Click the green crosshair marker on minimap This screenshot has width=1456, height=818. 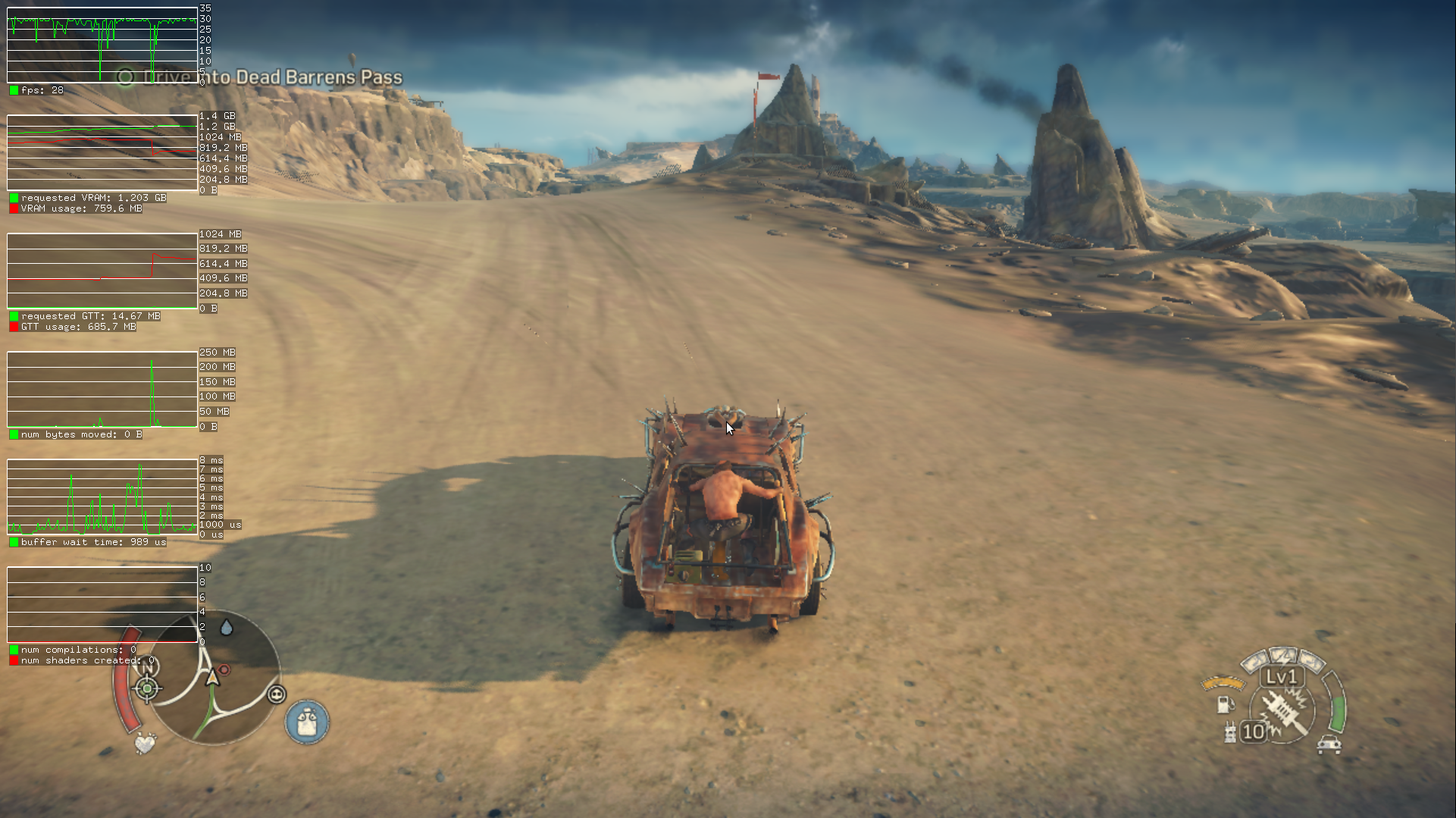click(x=147, y=688)
